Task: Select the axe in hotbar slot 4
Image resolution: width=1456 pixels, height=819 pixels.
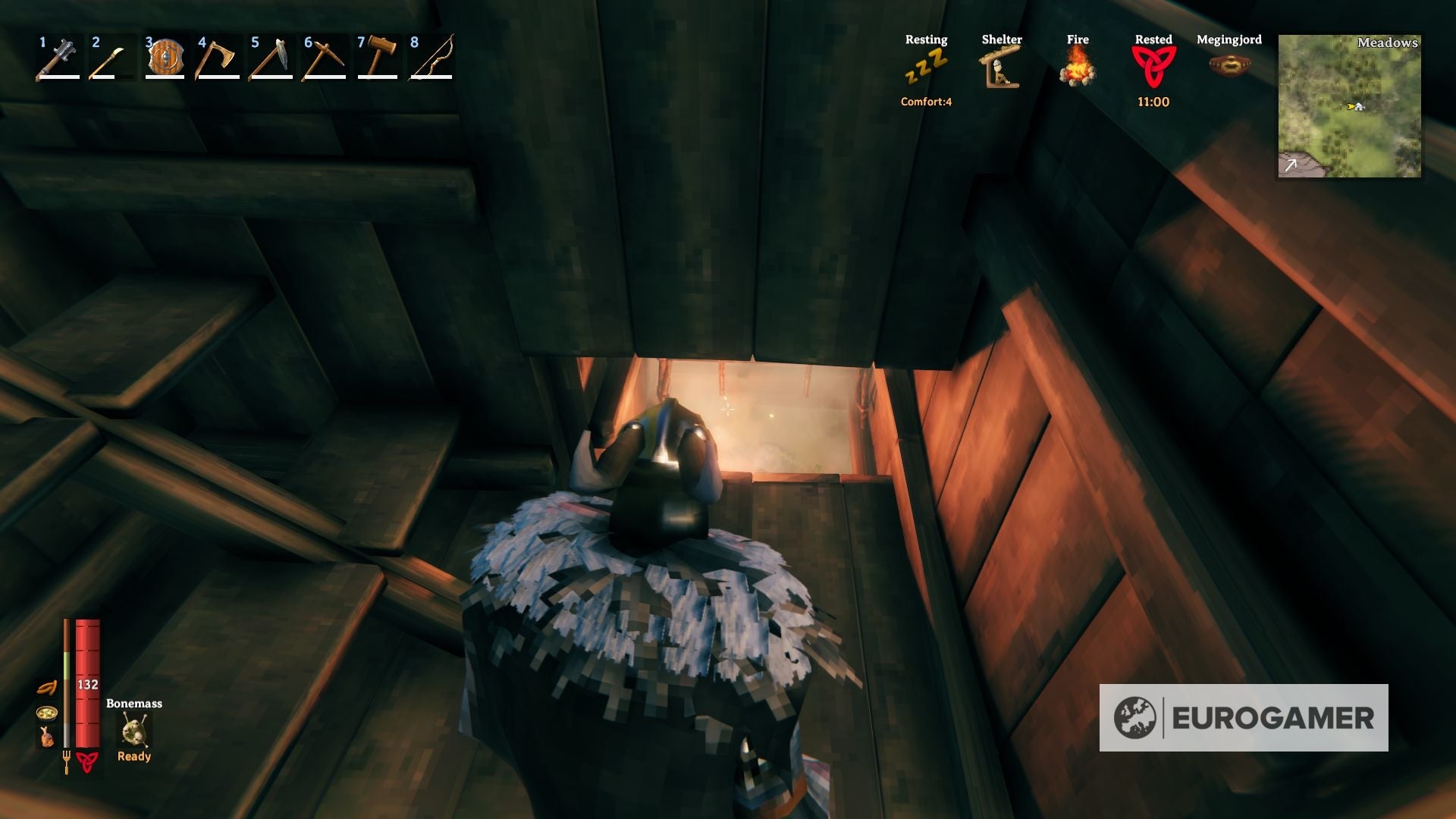Action: coord(217,57)
